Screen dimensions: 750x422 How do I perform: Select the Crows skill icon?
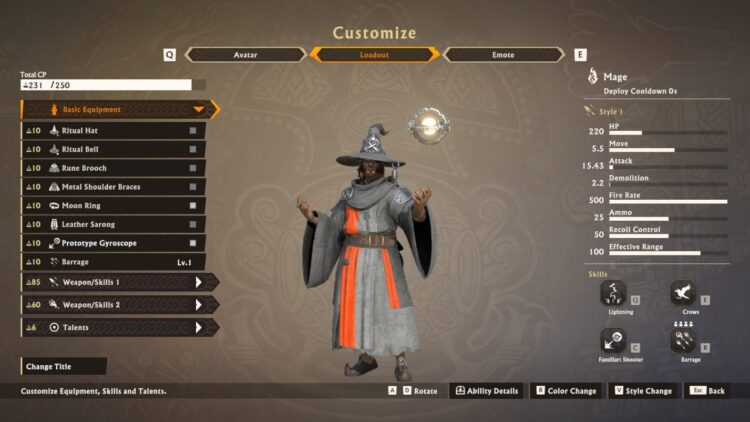click(x=684, y=294)
